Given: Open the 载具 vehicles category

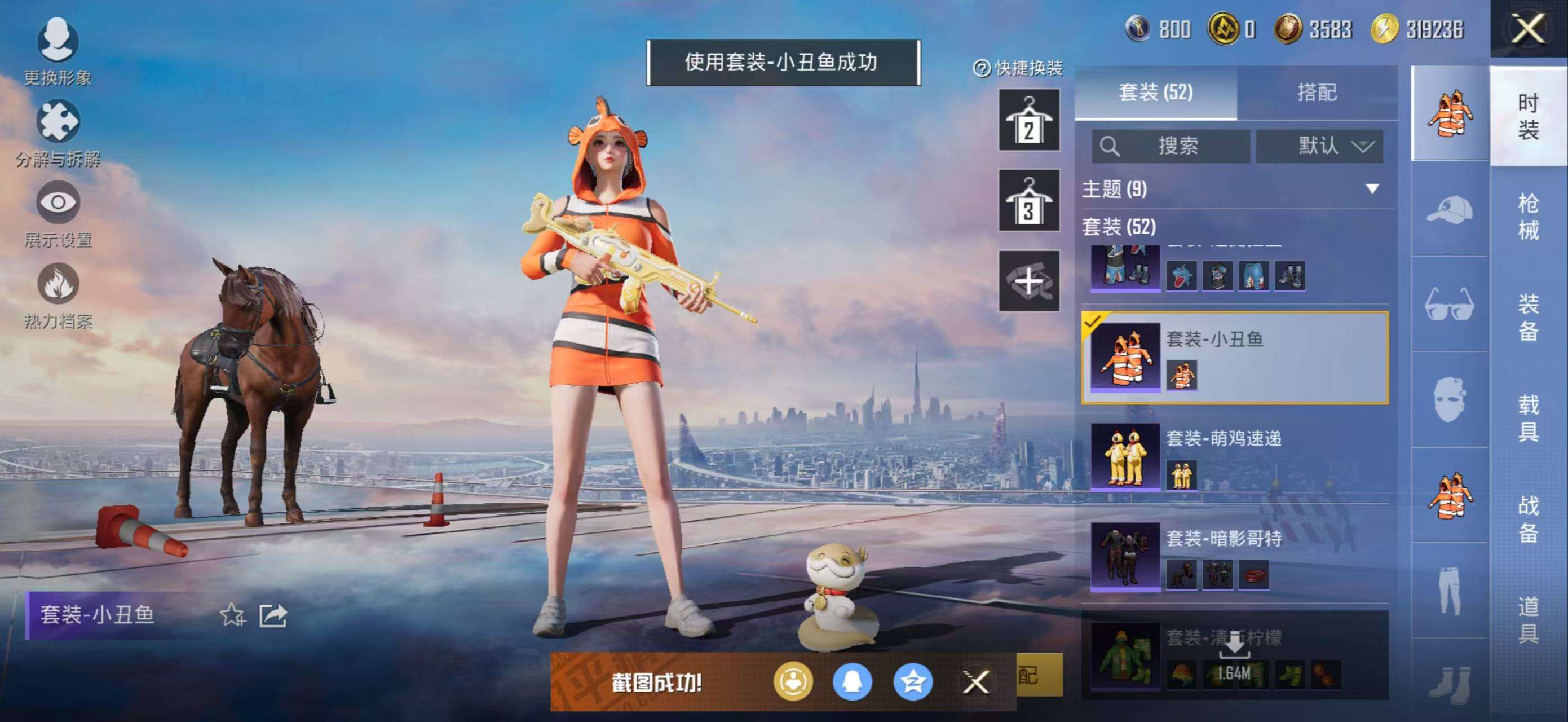Looking at the screenshot, I should pos(1528,417).
